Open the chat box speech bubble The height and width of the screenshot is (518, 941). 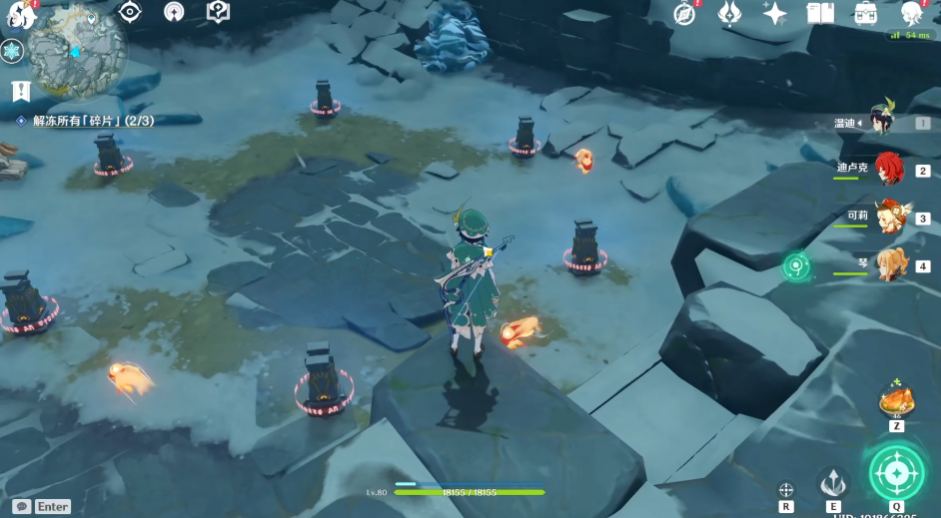[21, 507]
